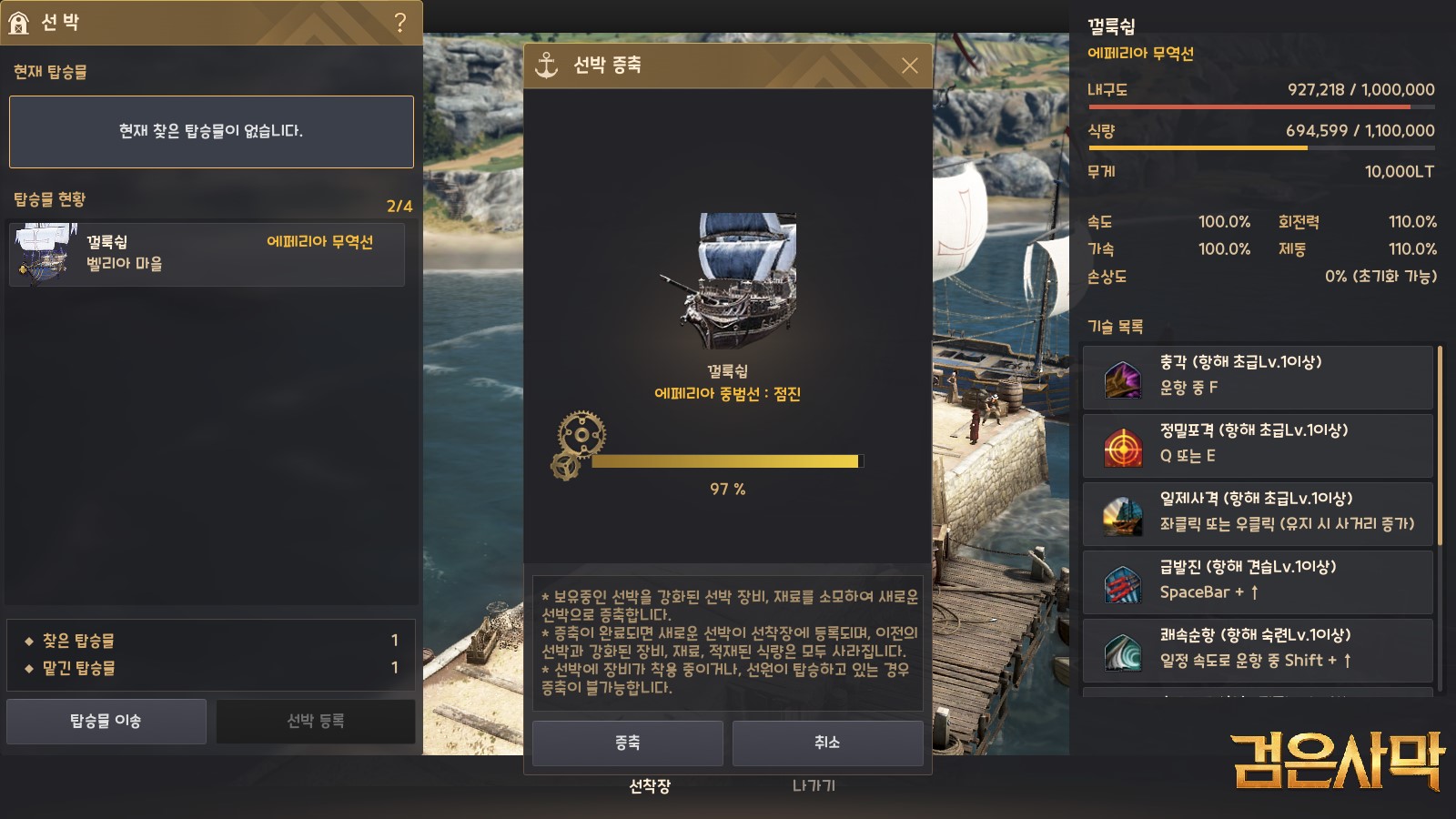Click the 탑승물 이송 button
This screenshot has height=819, width=1456.
[x=106, y=721]
